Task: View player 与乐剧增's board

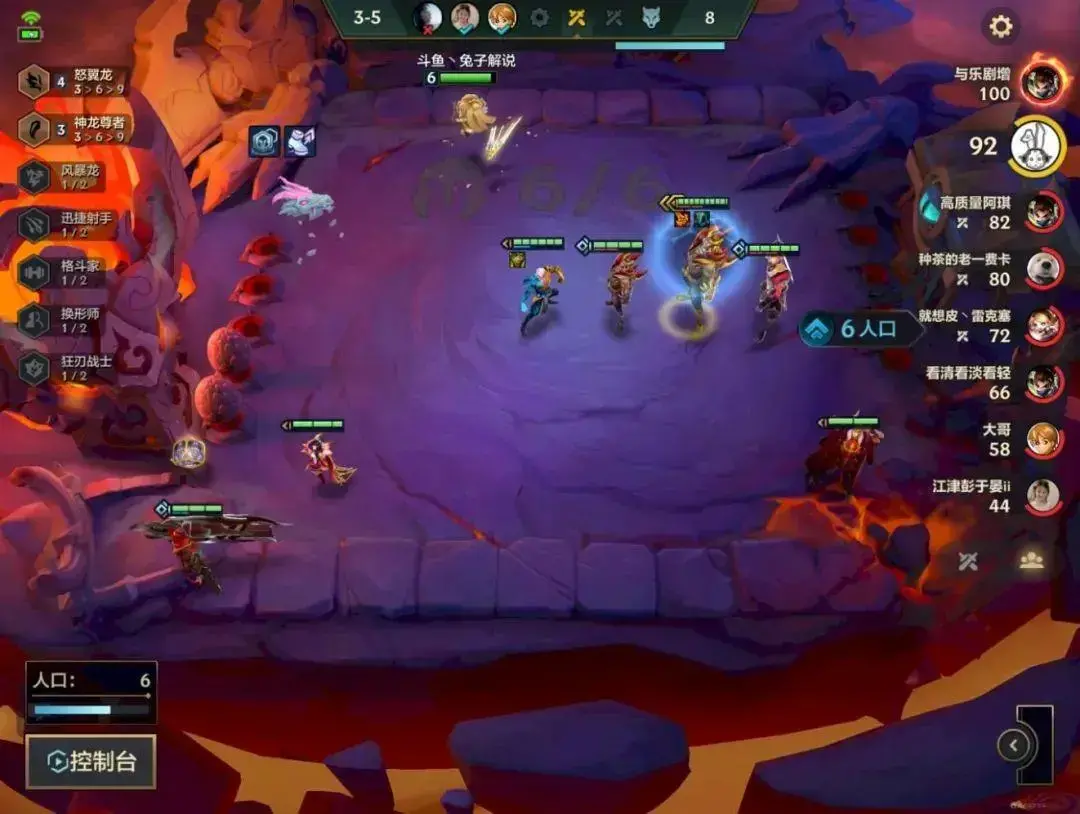Action: tap(1041, 83)
